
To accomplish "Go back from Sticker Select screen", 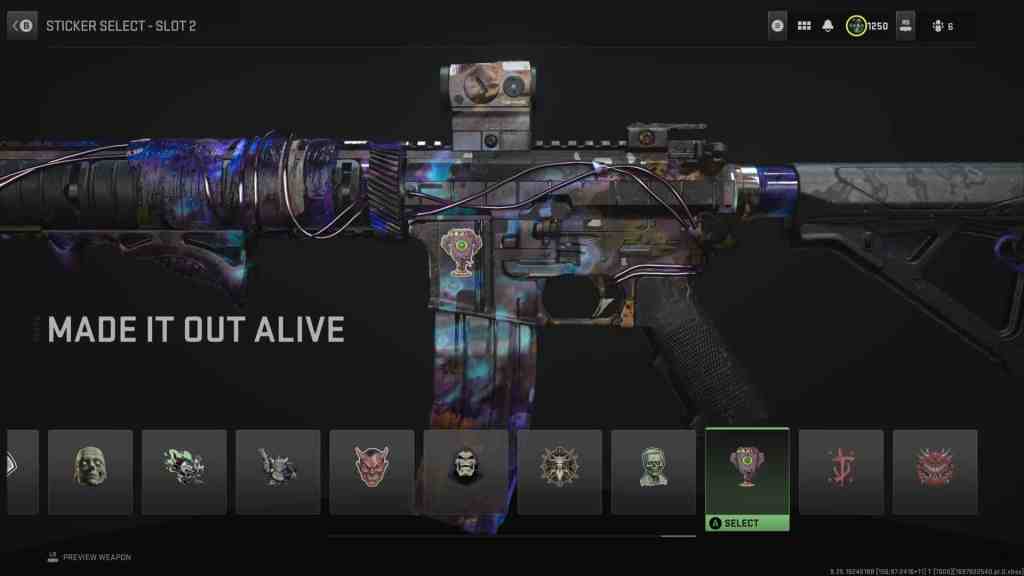I will coord(22,25).
